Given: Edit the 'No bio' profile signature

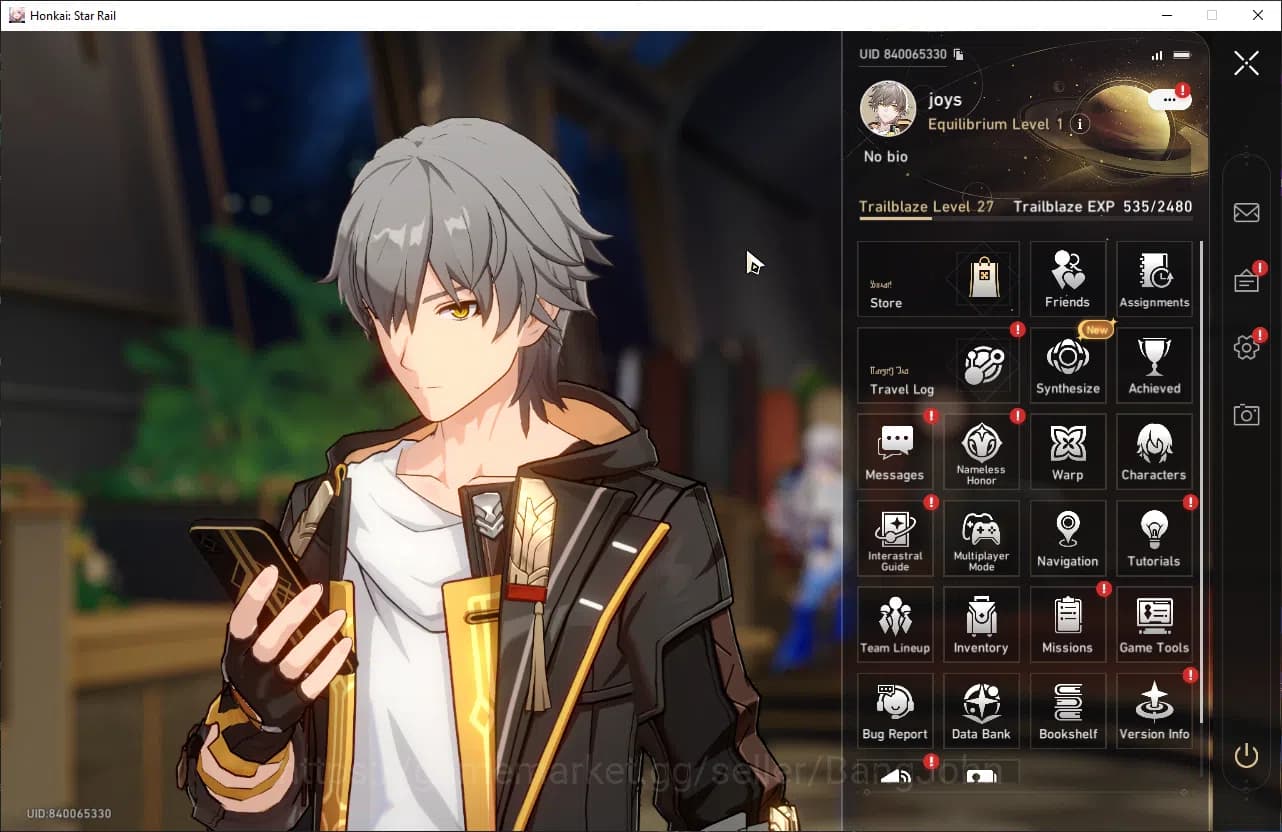Looking at the screenshot, I should click(x=885, y=156).
